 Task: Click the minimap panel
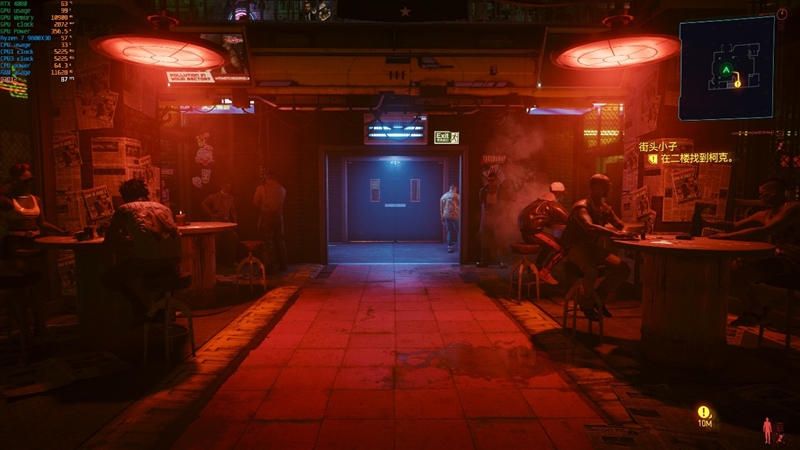click(726, 55)
